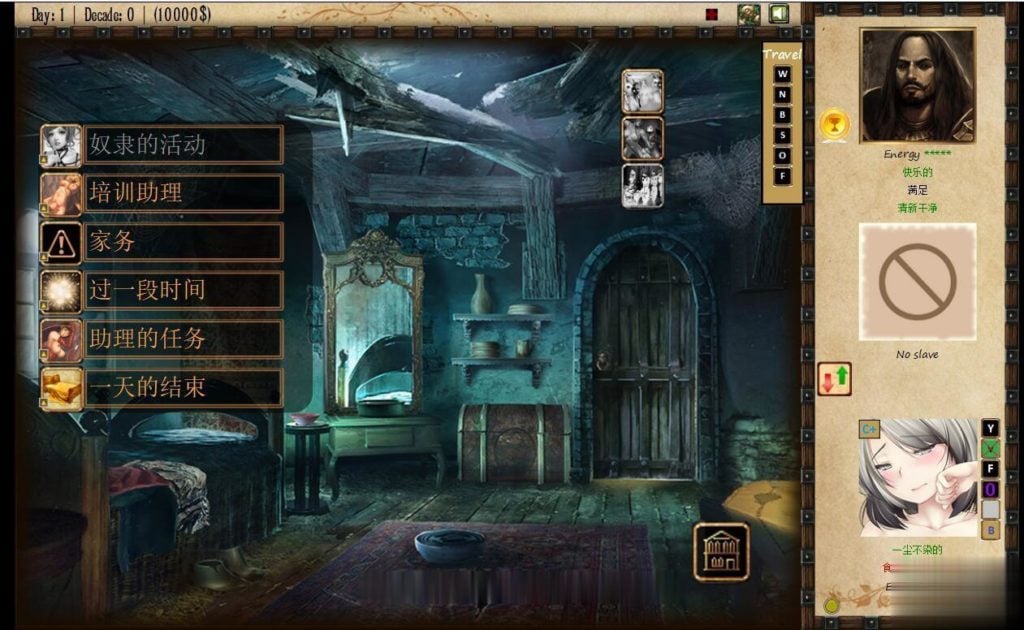1024x630 pixels.
Task: Open the 奴隶的活动 menu entry
Action: (x=161, y=144)
